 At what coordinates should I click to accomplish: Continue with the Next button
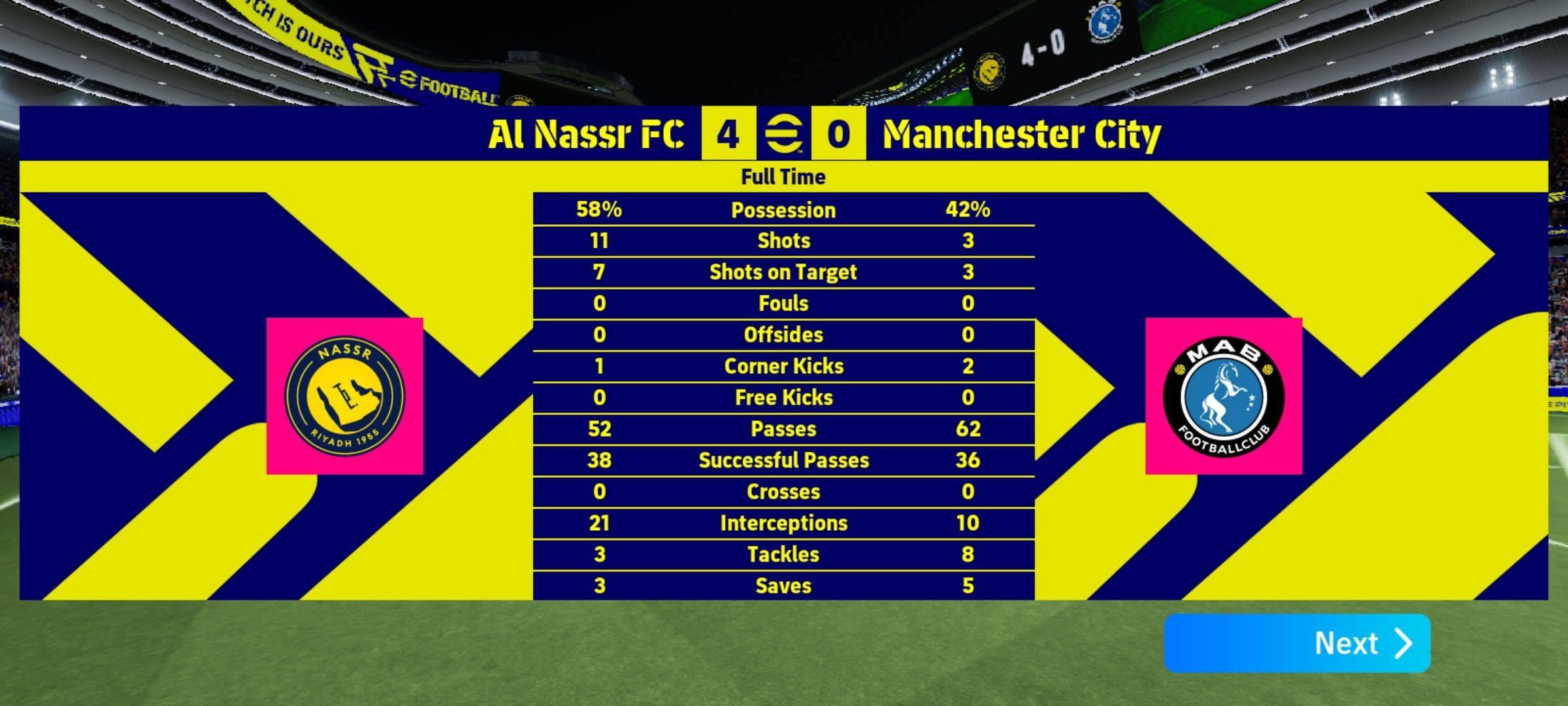[1297, 643]
